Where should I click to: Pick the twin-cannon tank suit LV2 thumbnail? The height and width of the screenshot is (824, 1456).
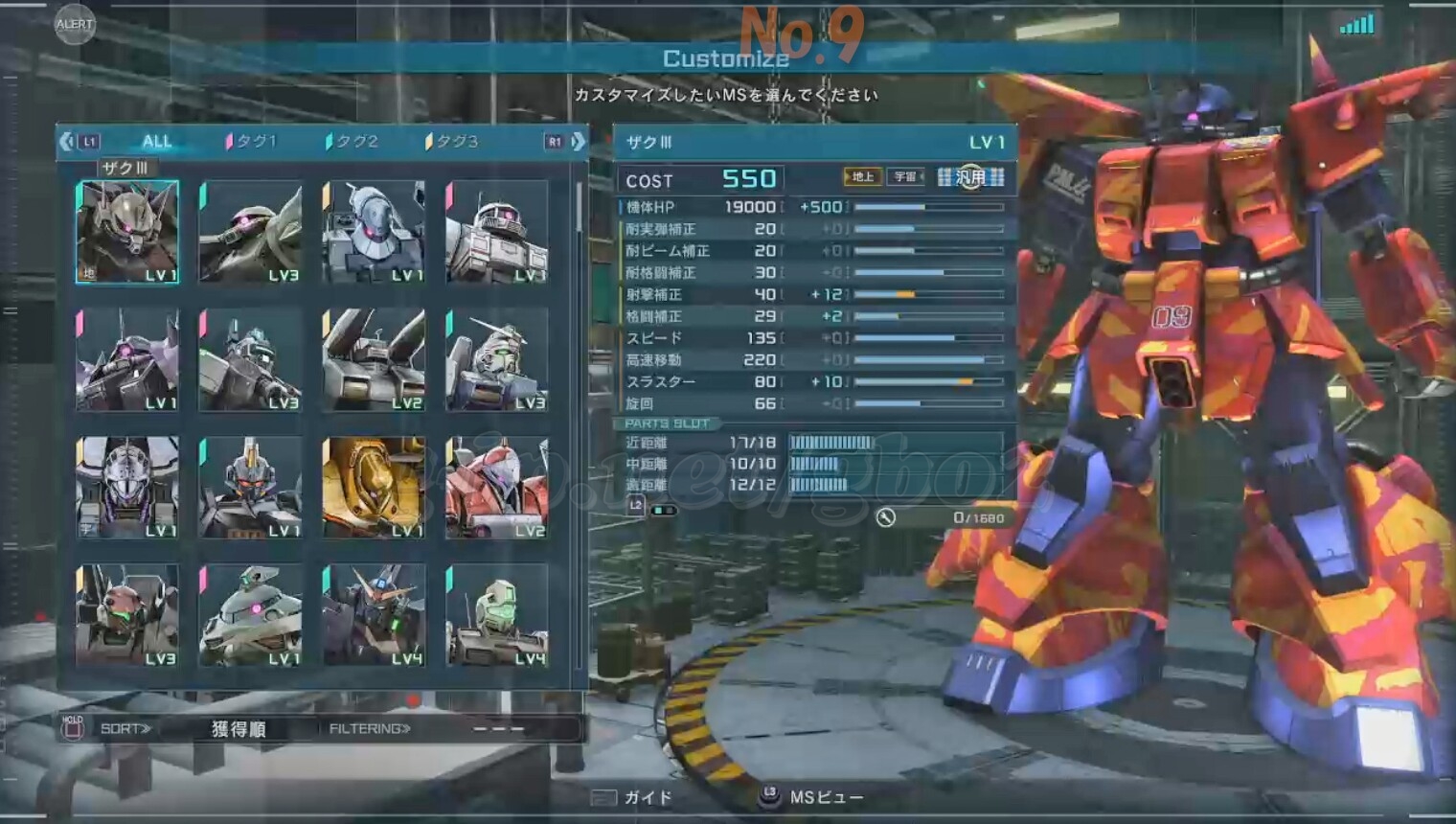click(374, 359)
